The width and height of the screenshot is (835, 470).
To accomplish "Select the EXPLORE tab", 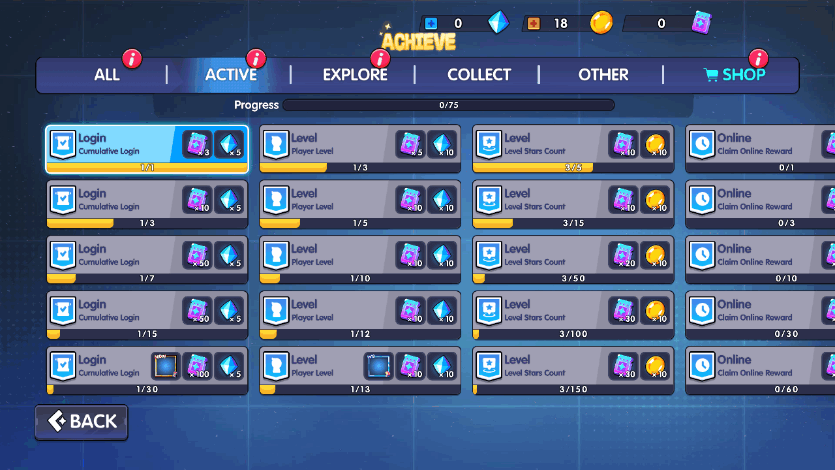I will (355, 75).
